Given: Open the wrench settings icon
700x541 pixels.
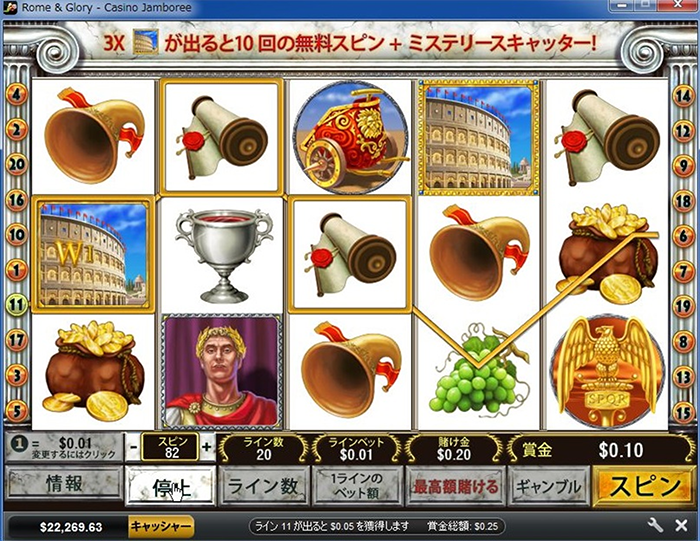Looking at the screenshot, I should point(656,526).
